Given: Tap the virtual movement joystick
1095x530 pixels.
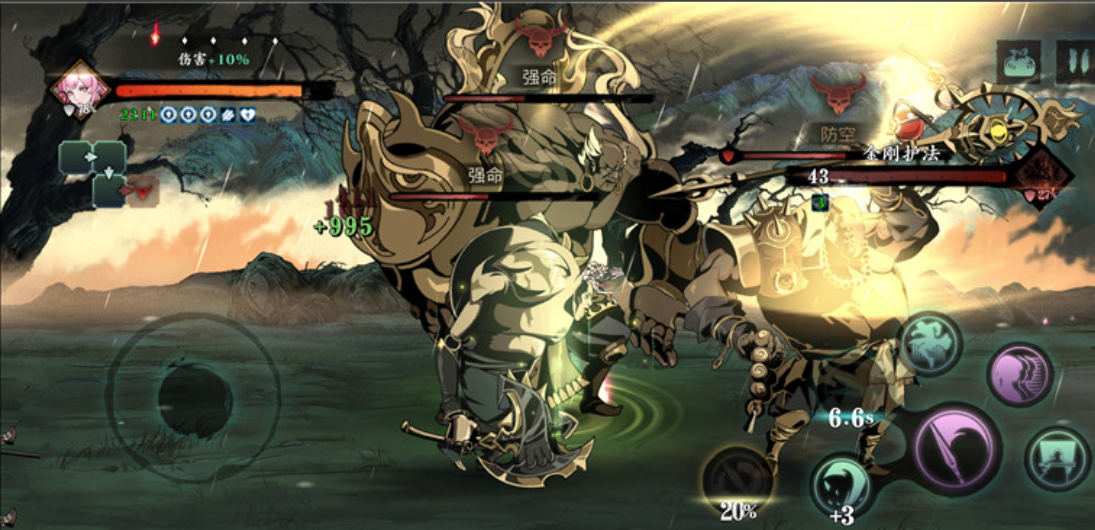Looking at the screenshot, I should 194,398.
